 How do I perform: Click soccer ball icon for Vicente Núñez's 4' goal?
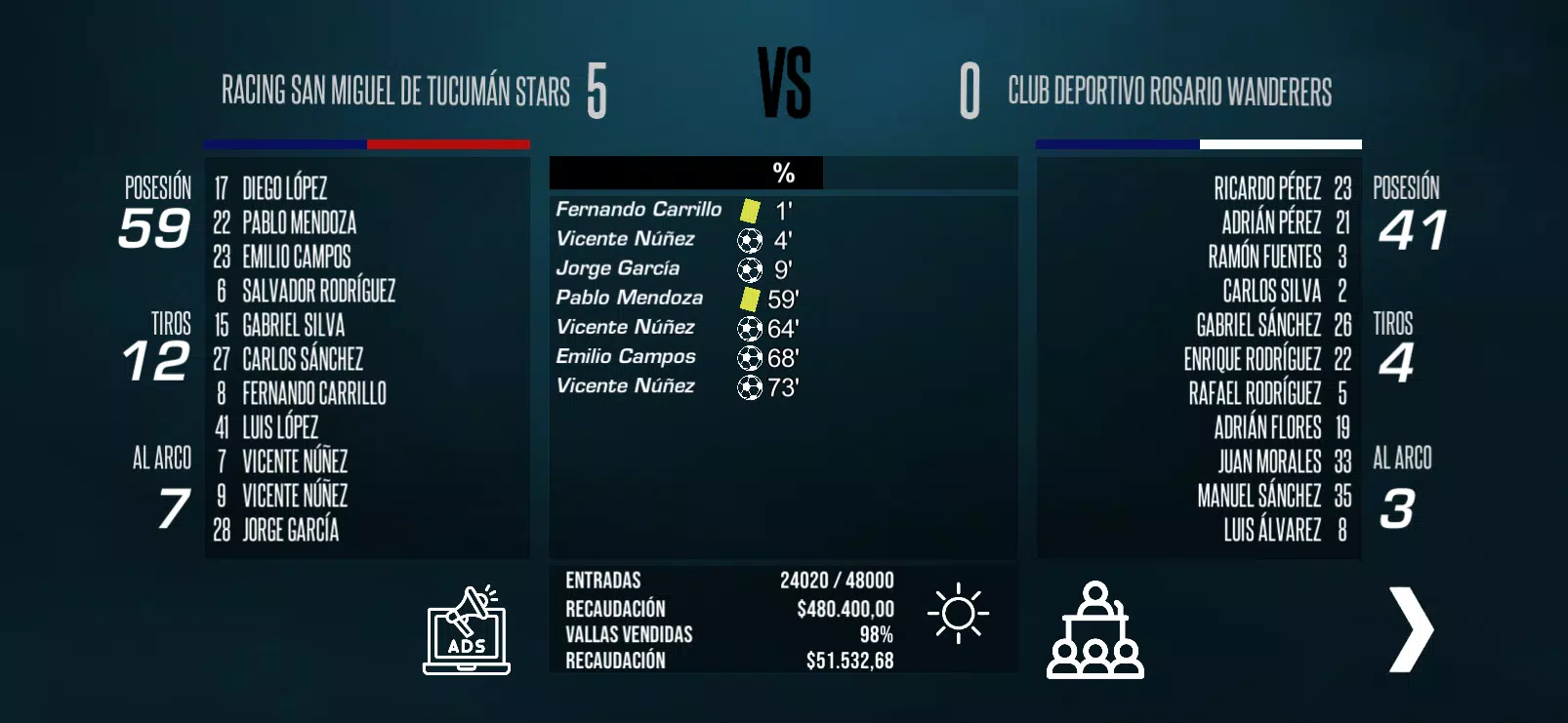tap(749, 239)
